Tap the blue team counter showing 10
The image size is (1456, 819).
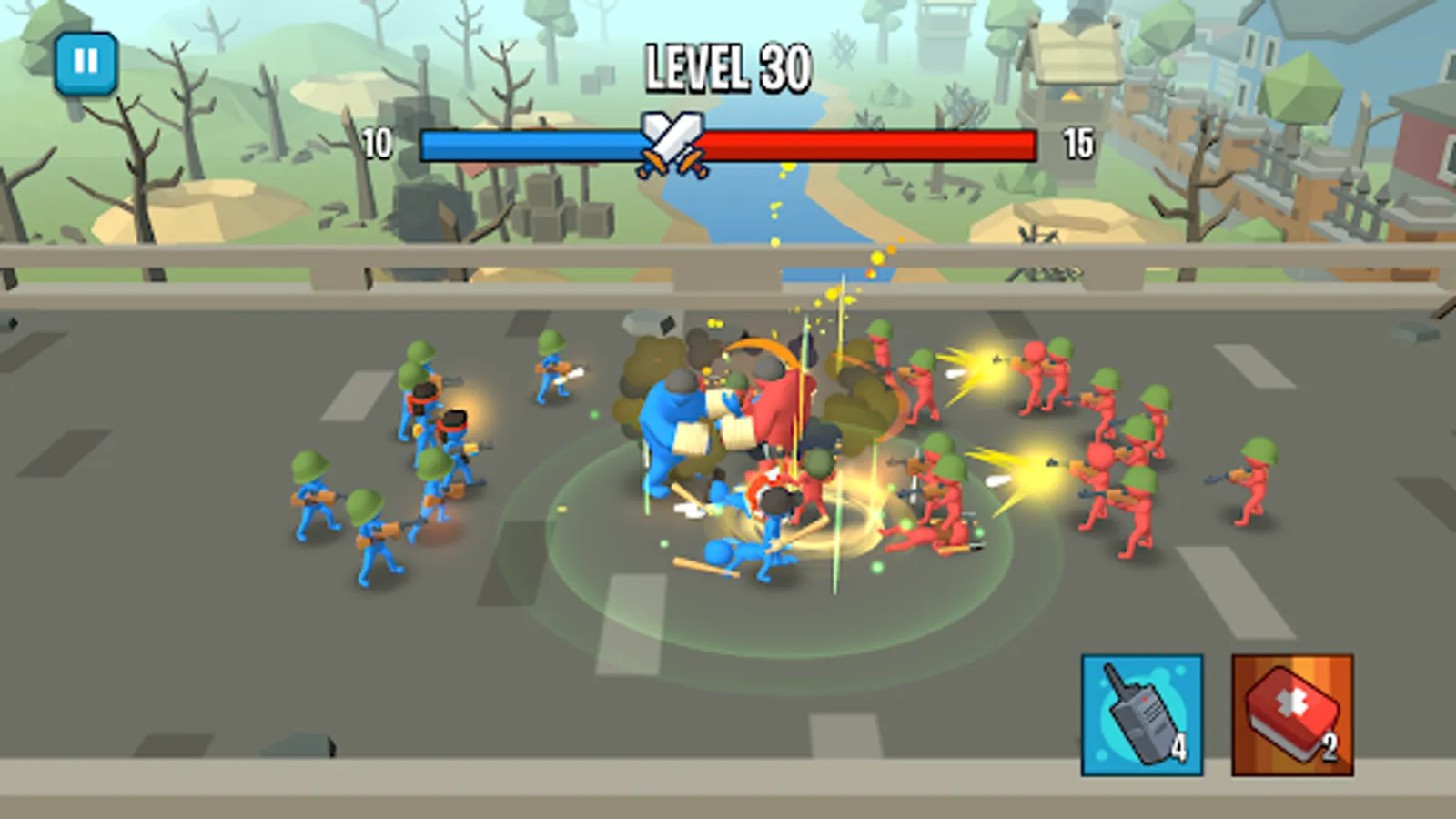(377, 141)
